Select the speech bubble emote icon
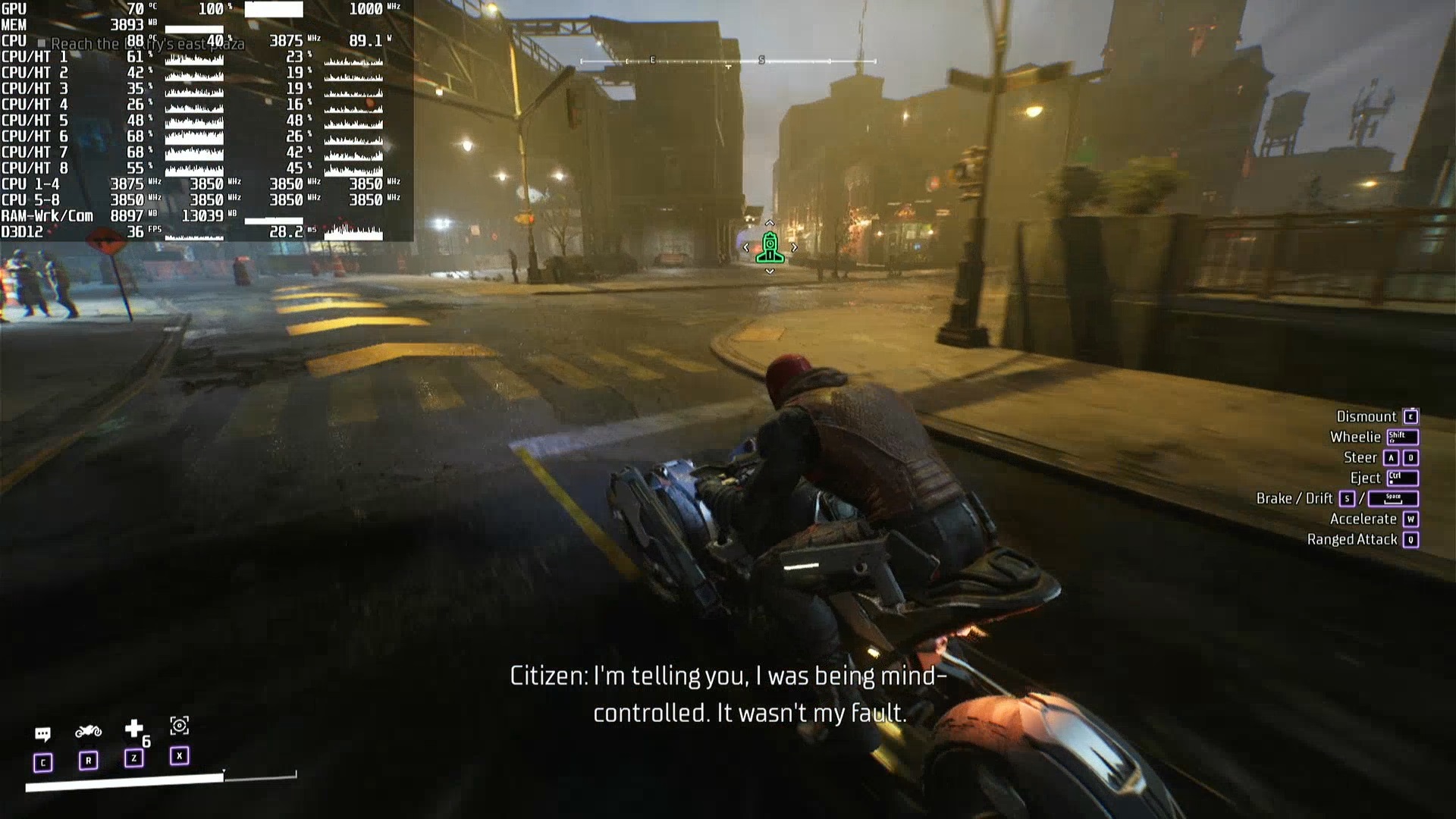Viewport: 1456px width, 819px height. click(42, 733)
